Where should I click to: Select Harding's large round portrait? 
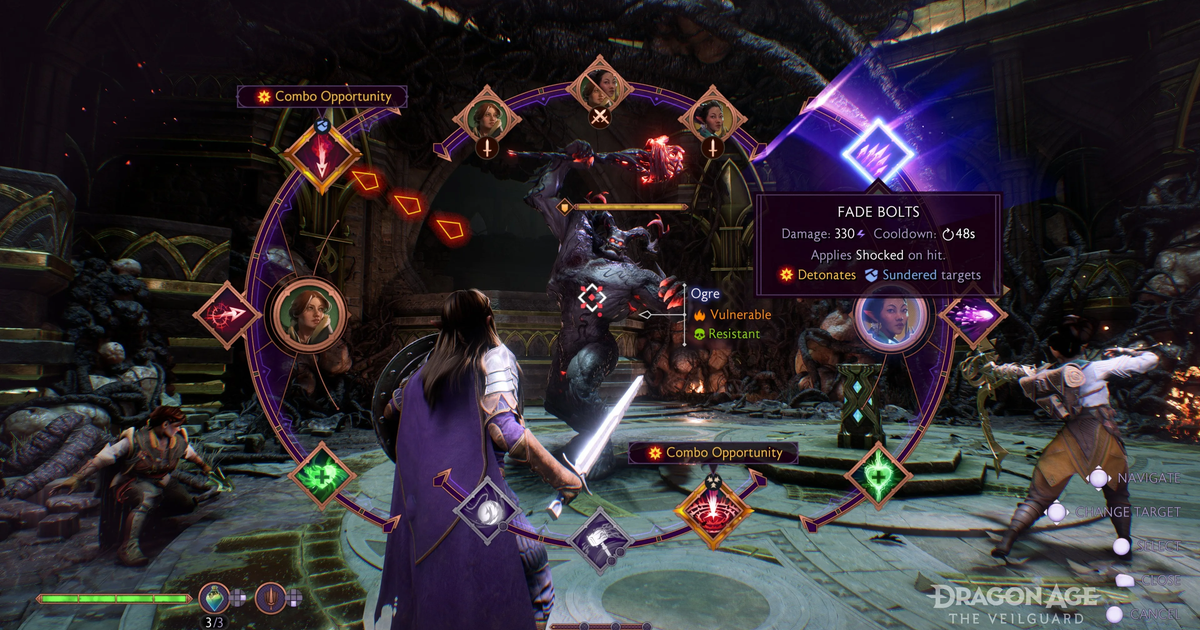310,314
